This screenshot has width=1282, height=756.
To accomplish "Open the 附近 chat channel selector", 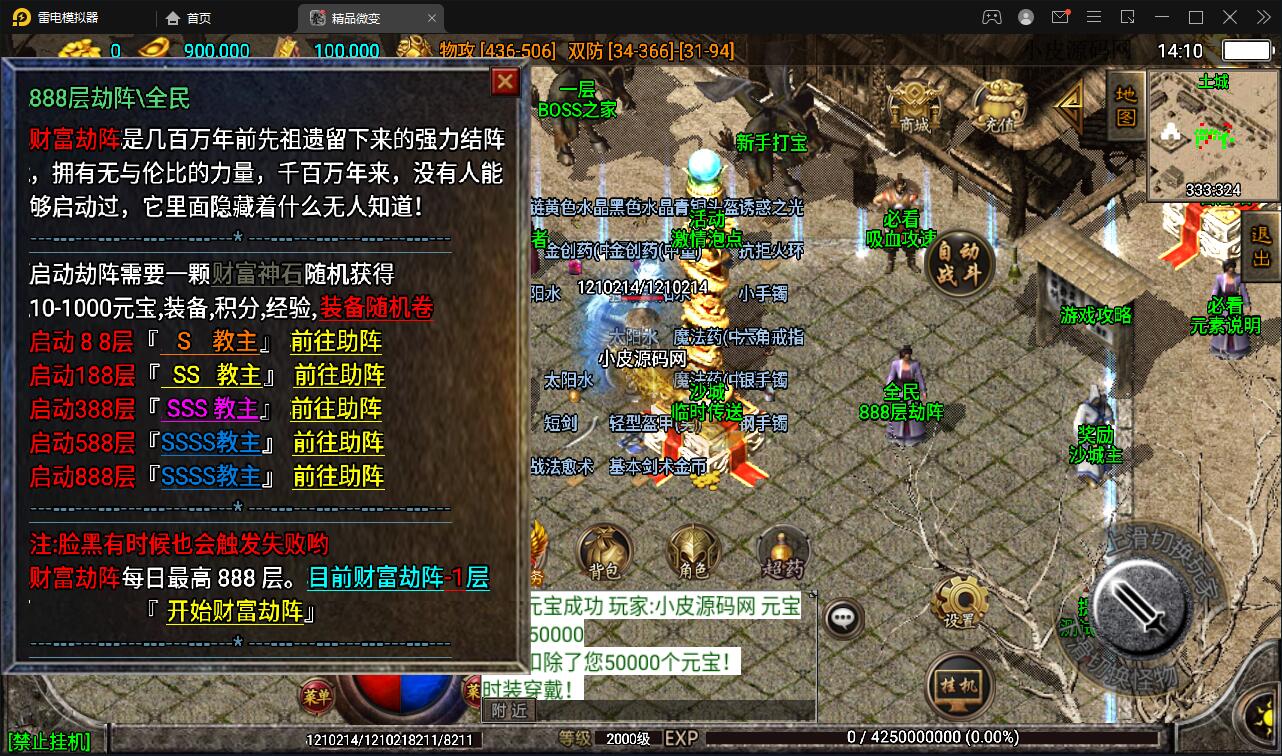I will point(508,709).
